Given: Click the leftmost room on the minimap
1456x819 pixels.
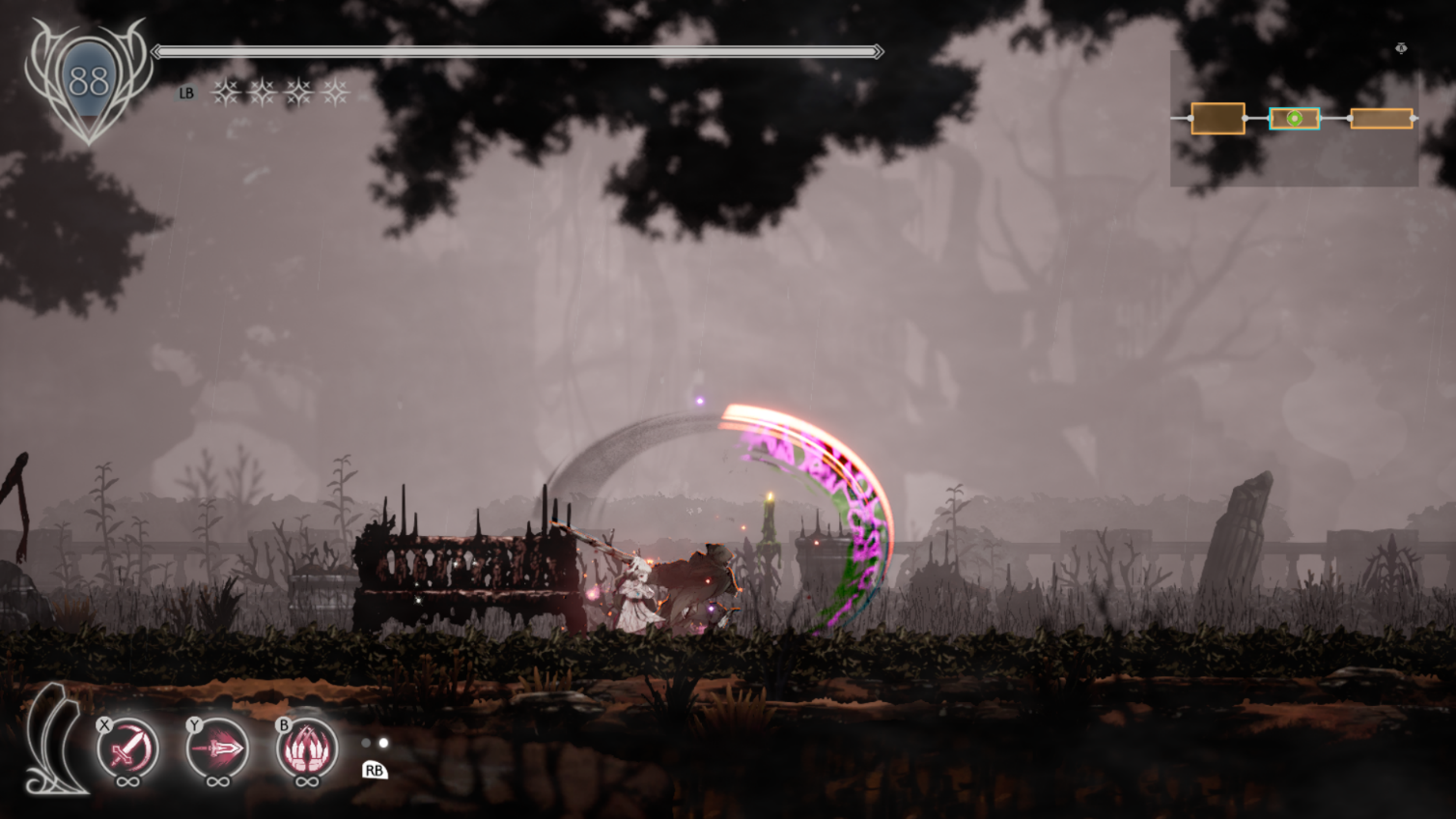Looking at the screenshot, I should pyautogui.click(x=1218, y=119).
